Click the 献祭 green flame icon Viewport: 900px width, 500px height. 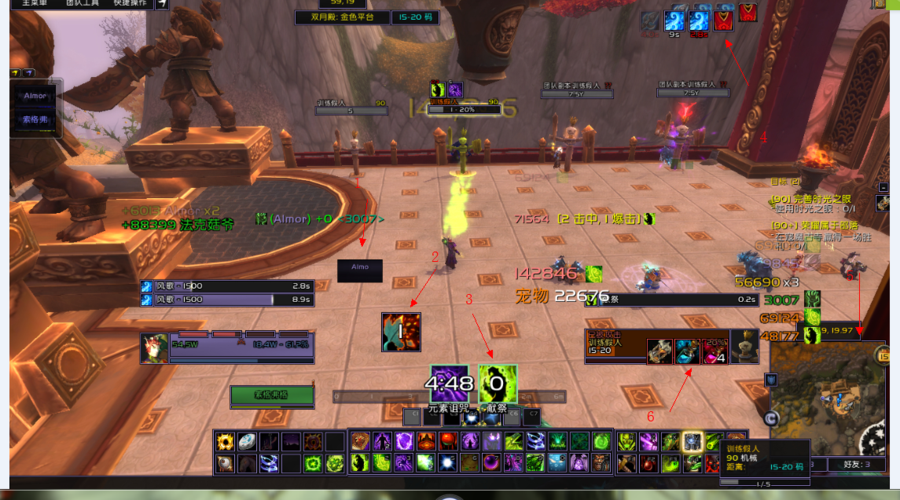coord(497,383)
